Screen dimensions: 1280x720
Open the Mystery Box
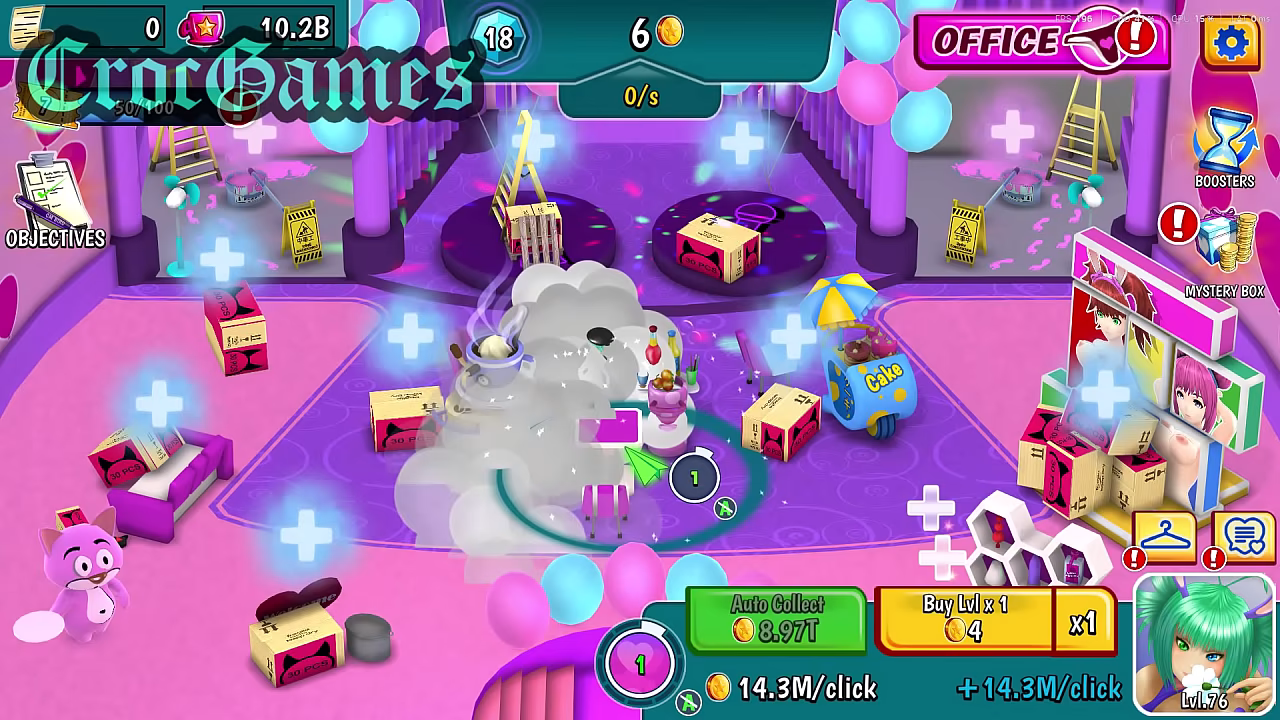tap(1226, 250)
